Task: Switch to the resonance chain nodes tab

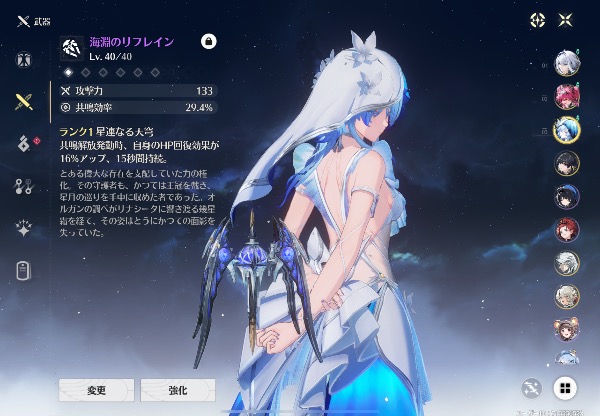Action: 23,185
